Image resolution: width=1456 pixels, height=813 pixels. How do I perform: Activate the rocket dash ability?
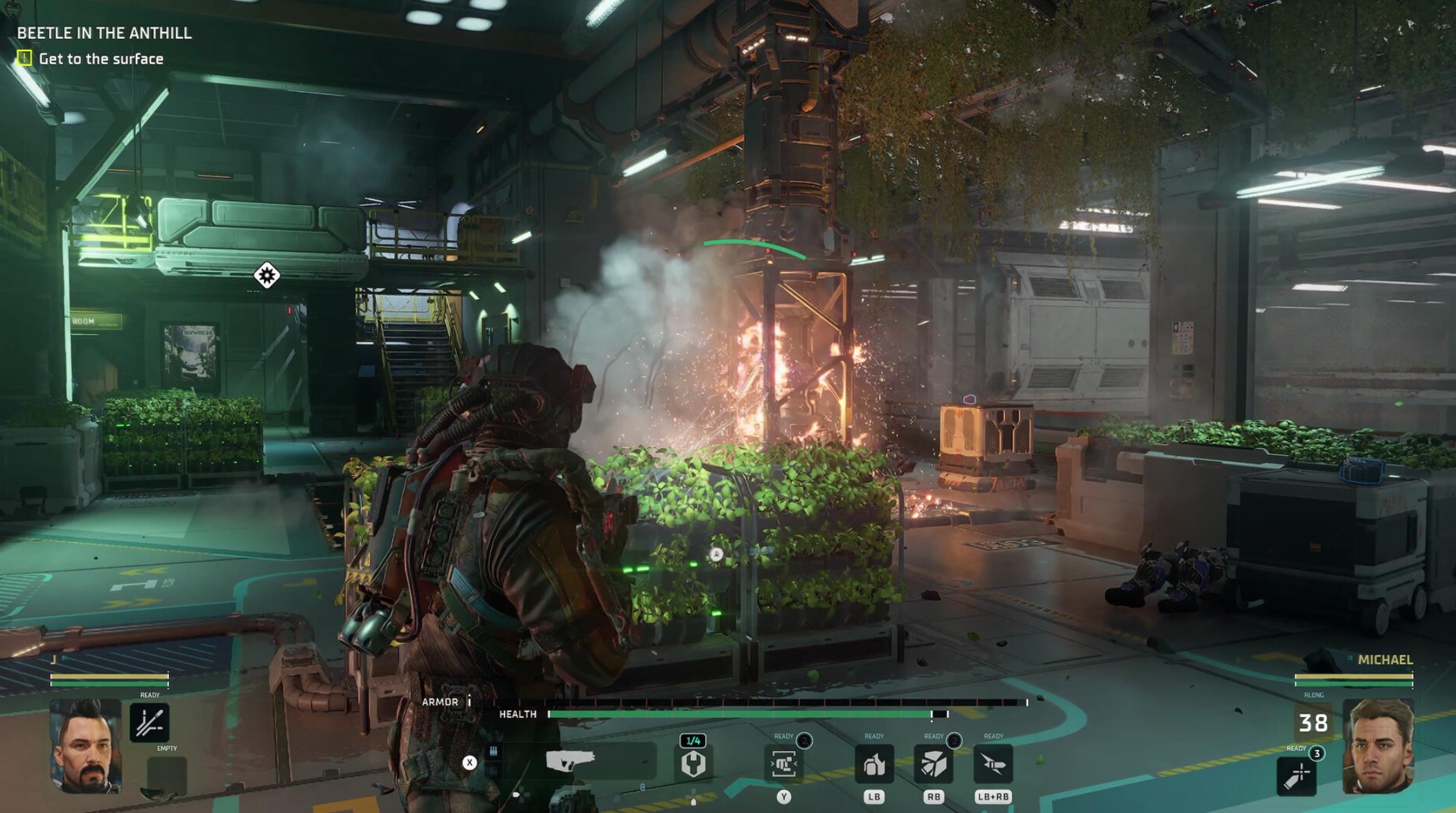point(993,765)
